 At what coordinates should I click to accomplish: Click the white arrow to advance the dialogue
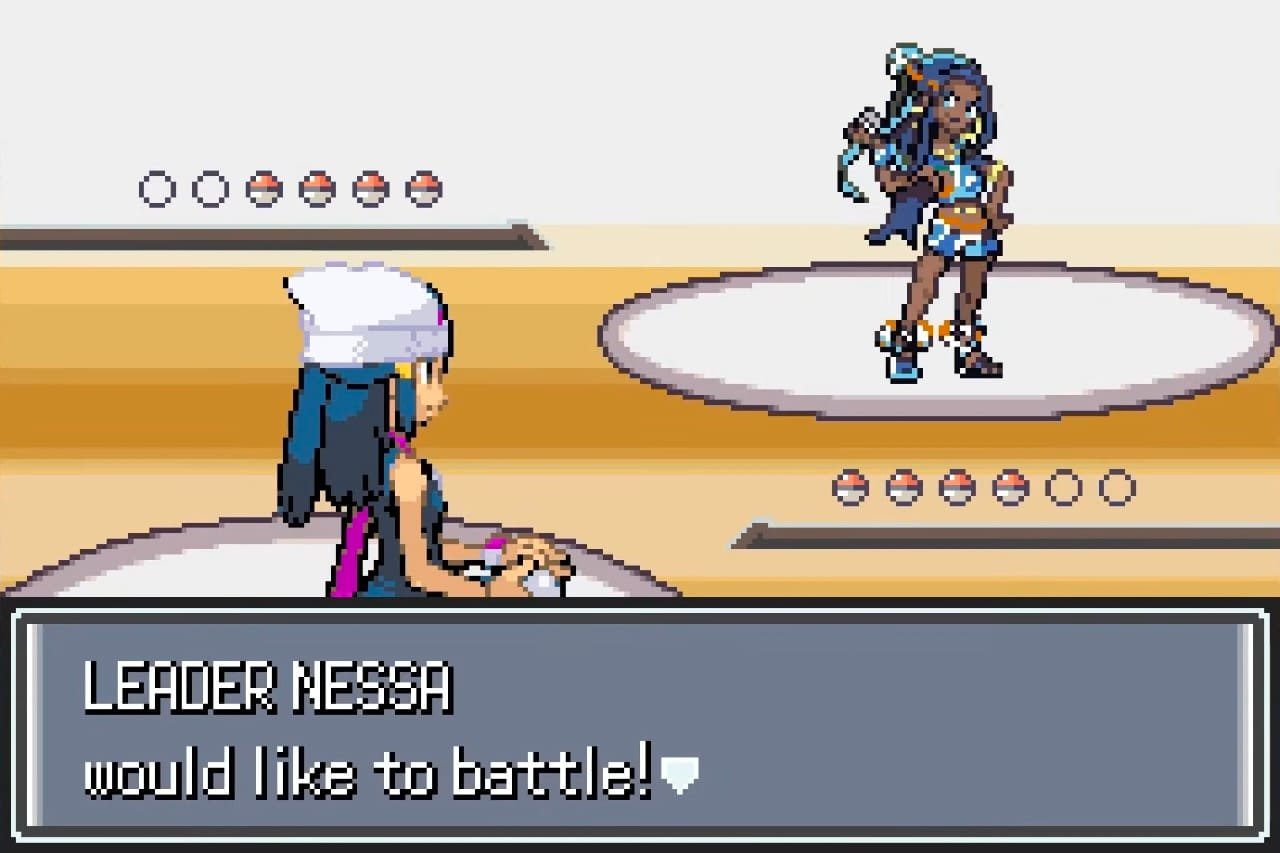[681, 774]
